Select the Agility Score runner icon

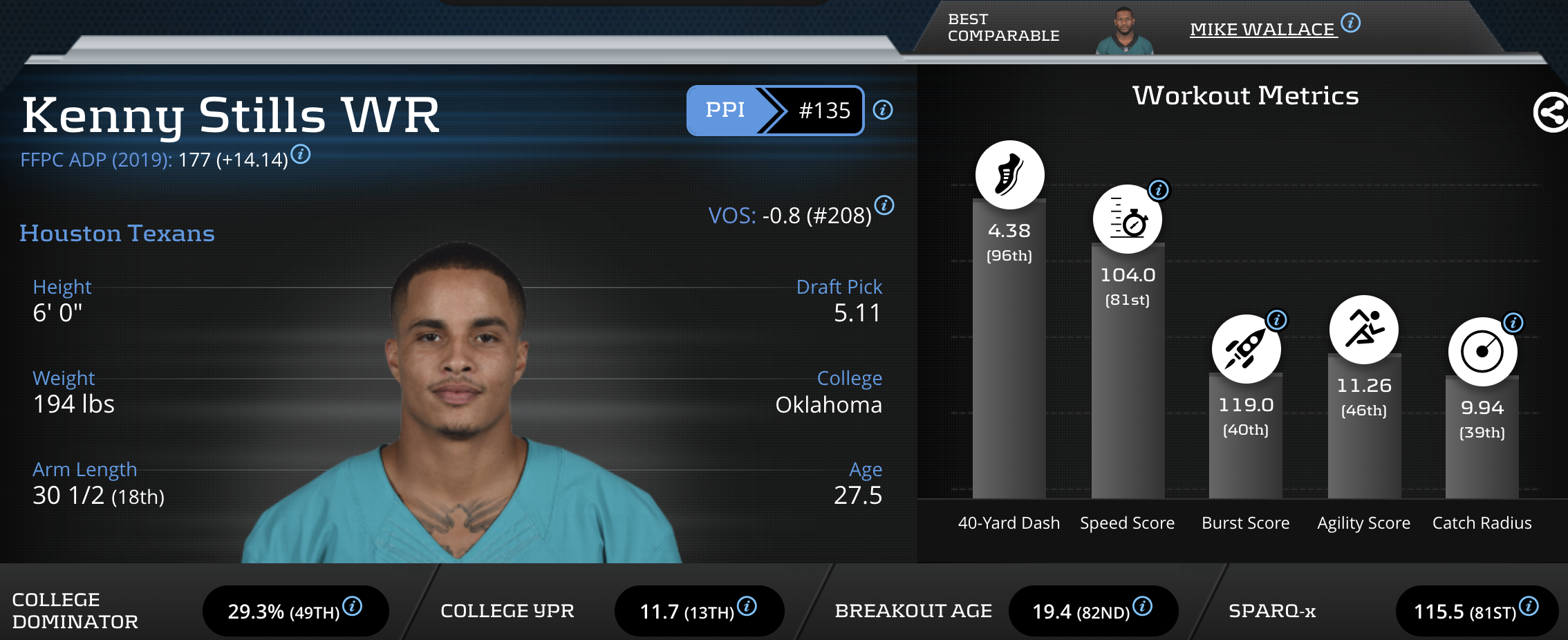(x=1363, y=330)
